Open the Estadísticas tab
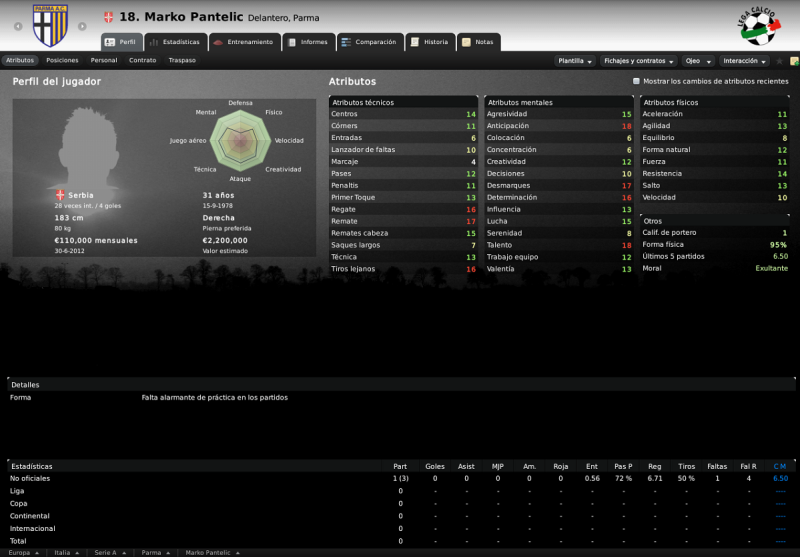The height and width of the screenshot is (557, 800). pos(175,42)
